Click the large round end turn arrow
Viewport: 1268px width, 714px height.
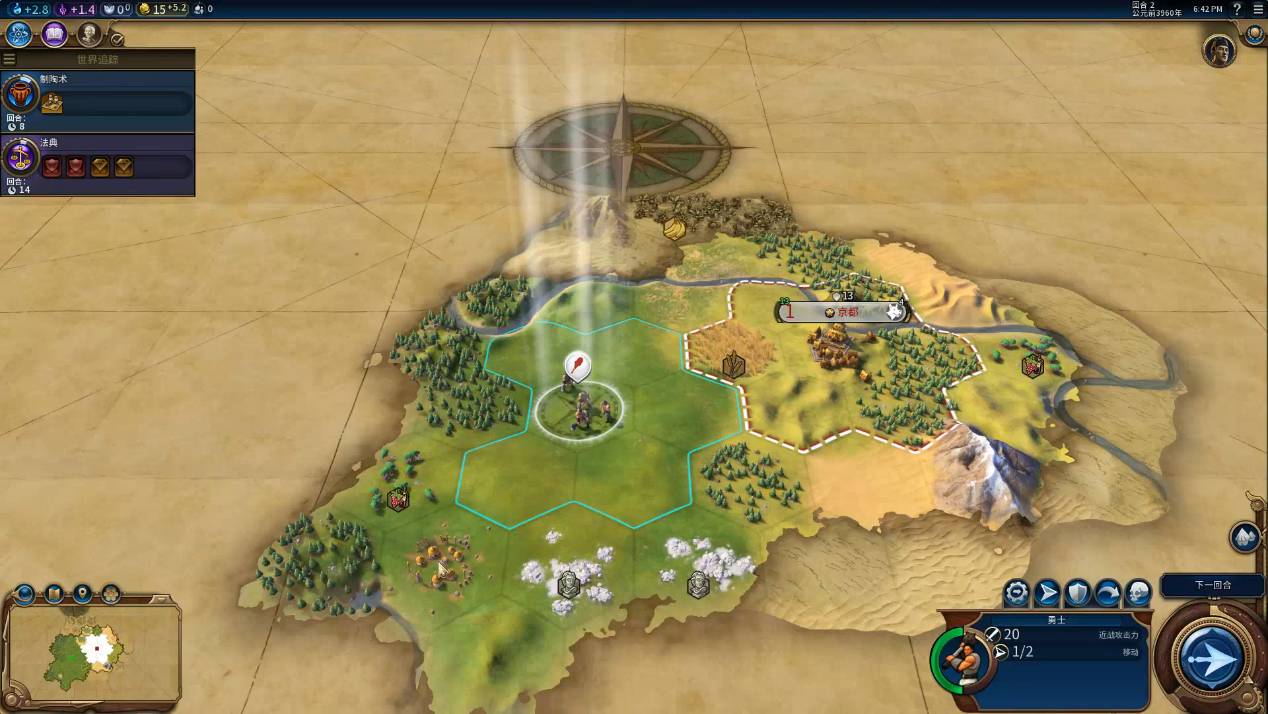point(1211,659)
